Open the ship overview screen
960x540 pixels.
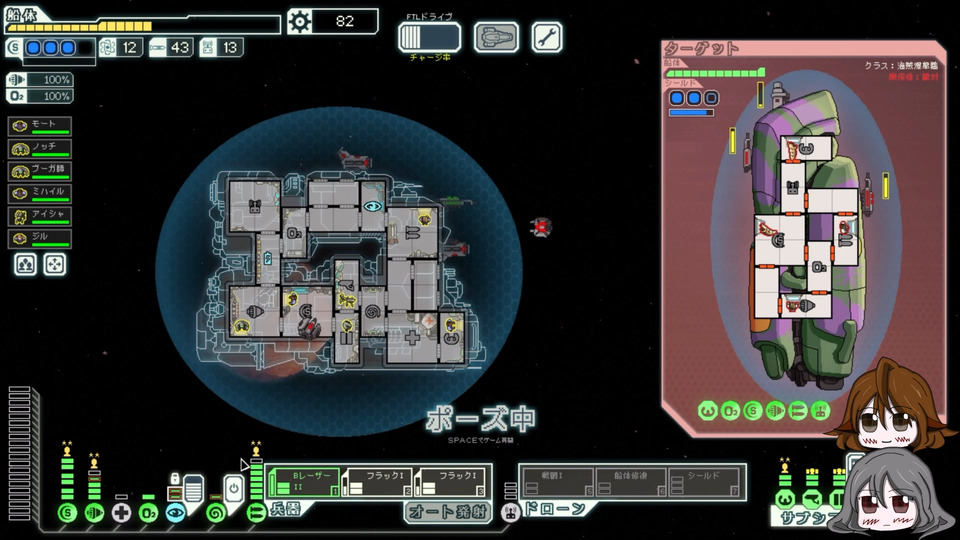[x=496, y=37]
